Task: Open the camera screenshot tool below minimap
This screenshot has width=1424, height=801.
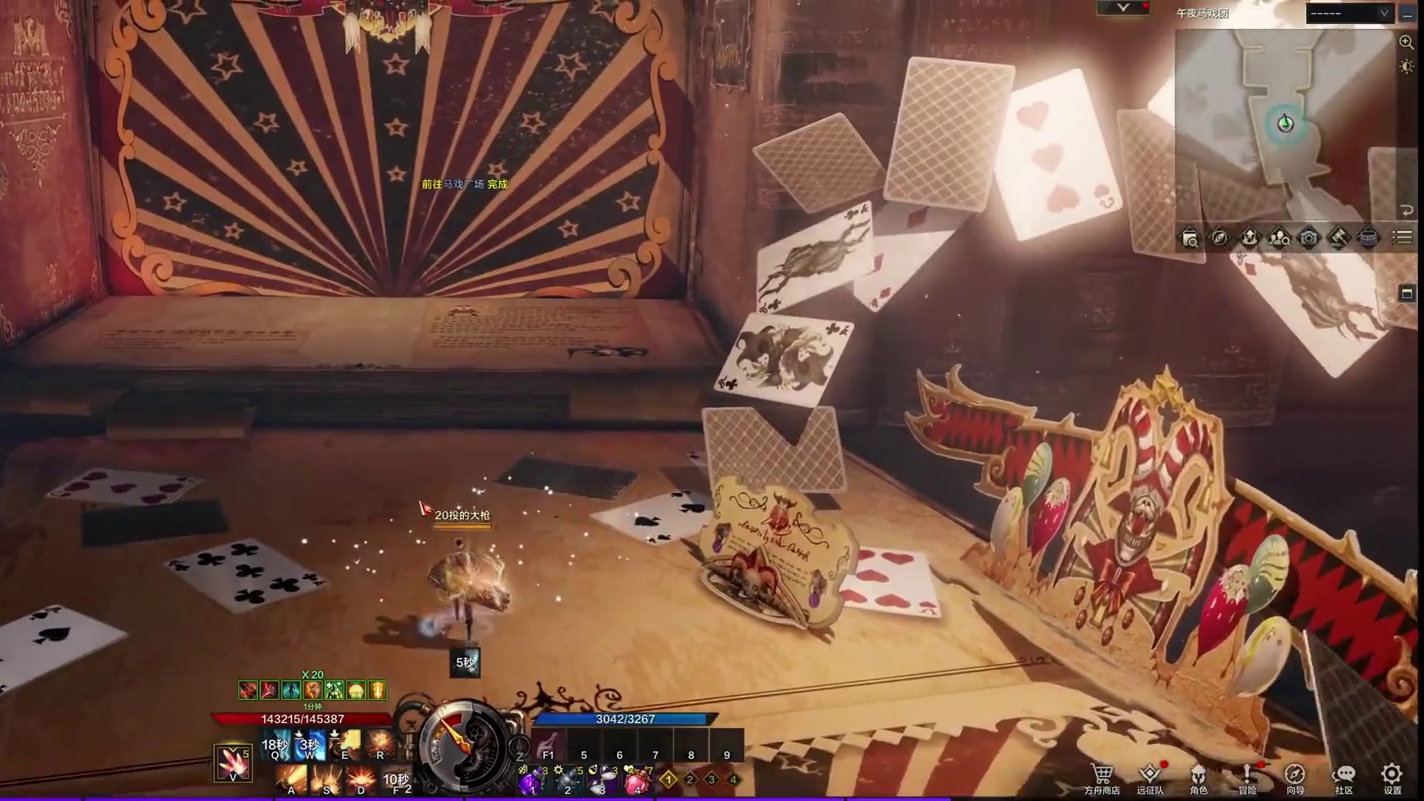Action: pos(1309,238)
